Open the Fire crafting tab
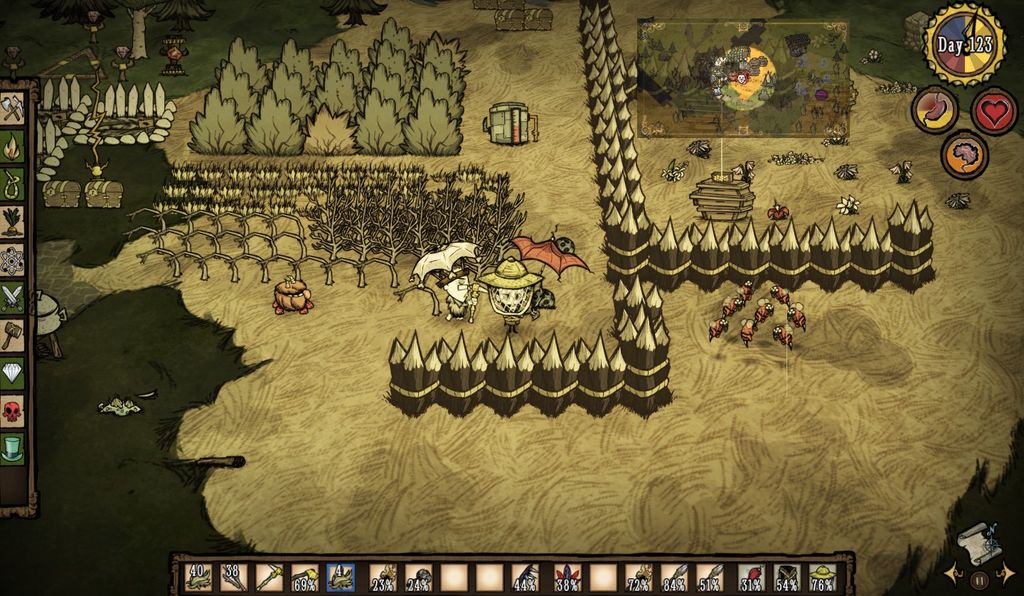The image size is (1024, 596). (12, 146)
